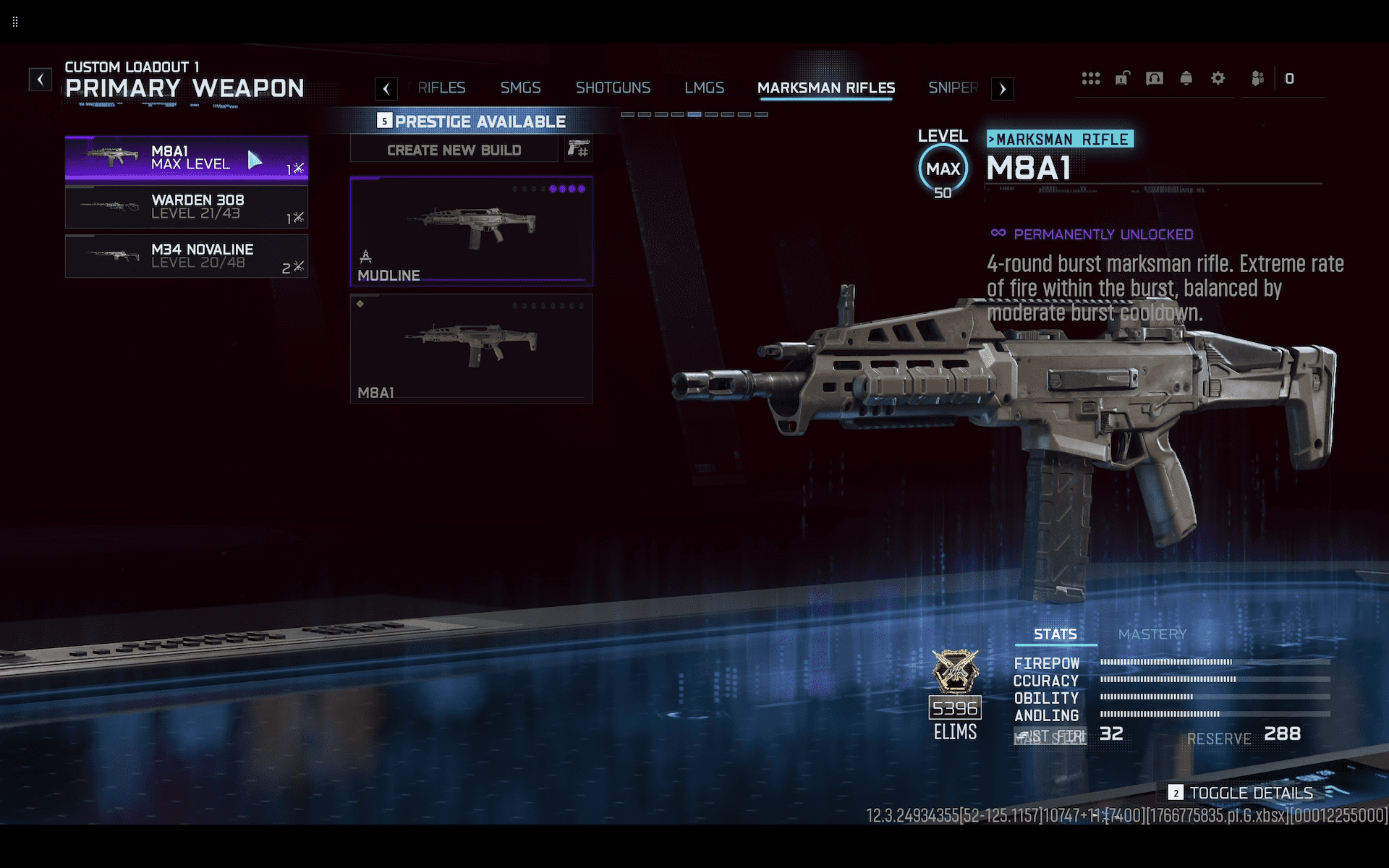Viewport: 1389px width, 868px height.
Task: Open notifications via the bell icon
Action: [1186, 78]
